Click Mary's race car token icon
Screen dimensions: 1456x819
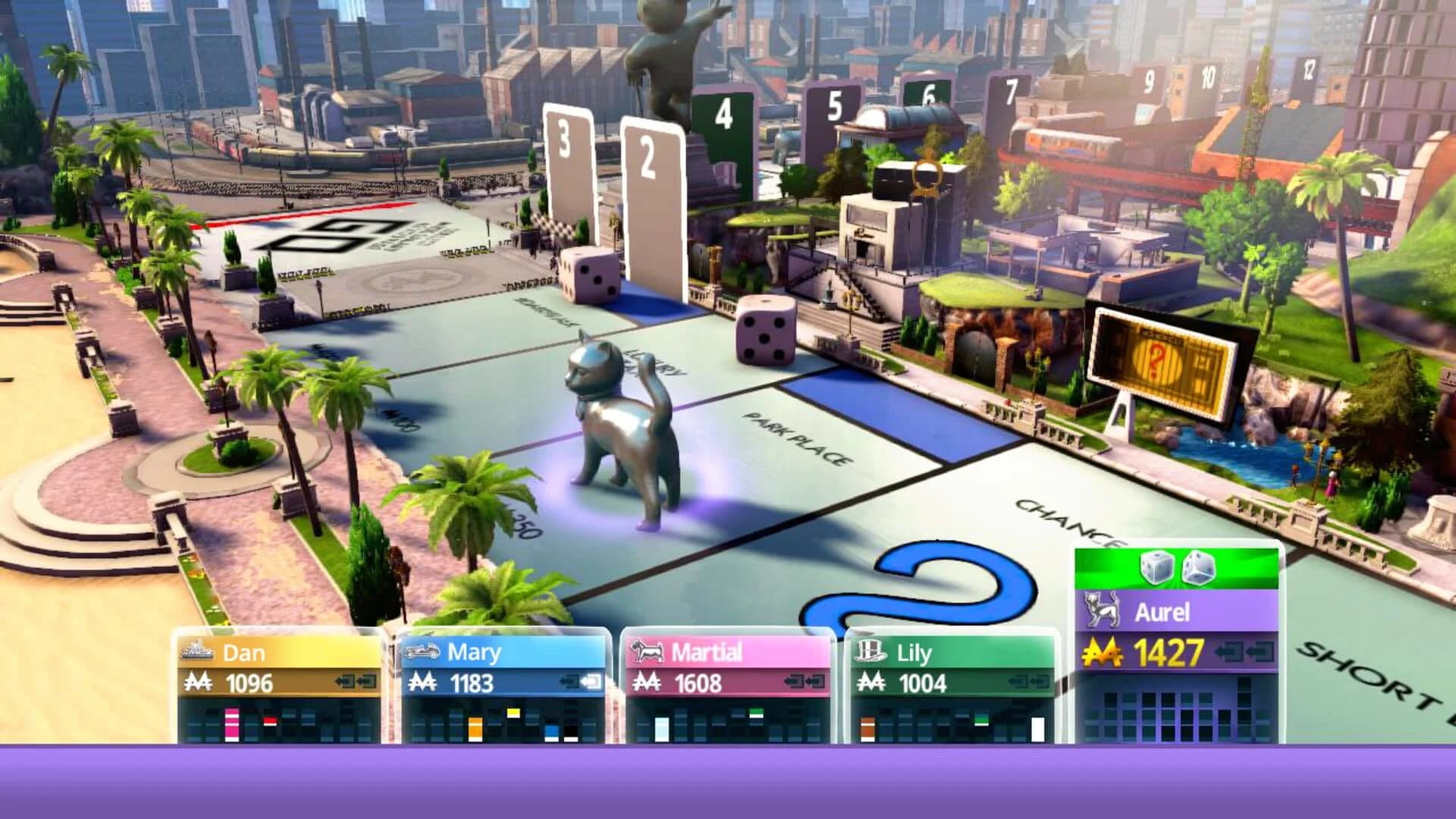point(422,652)
